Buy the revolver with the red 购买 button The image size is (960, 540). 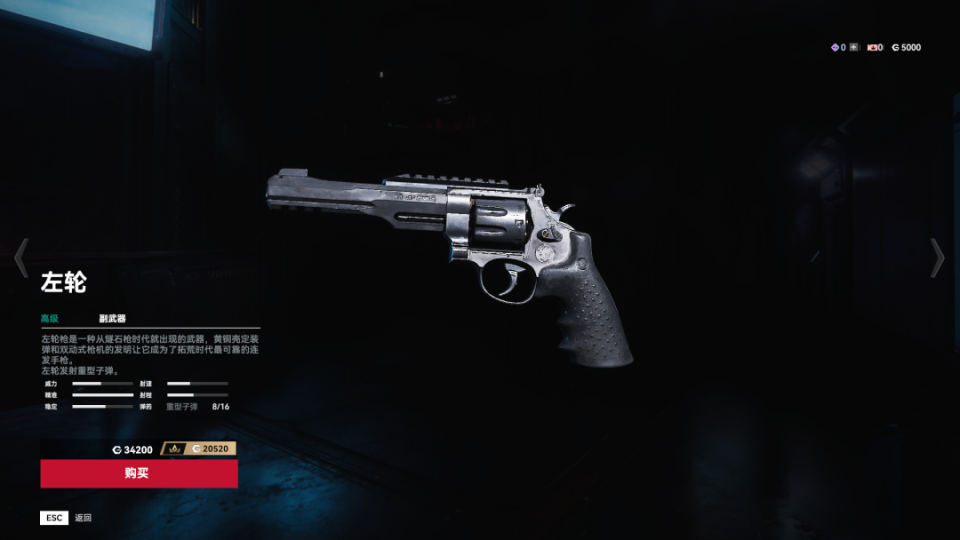(x=139, y=473)
